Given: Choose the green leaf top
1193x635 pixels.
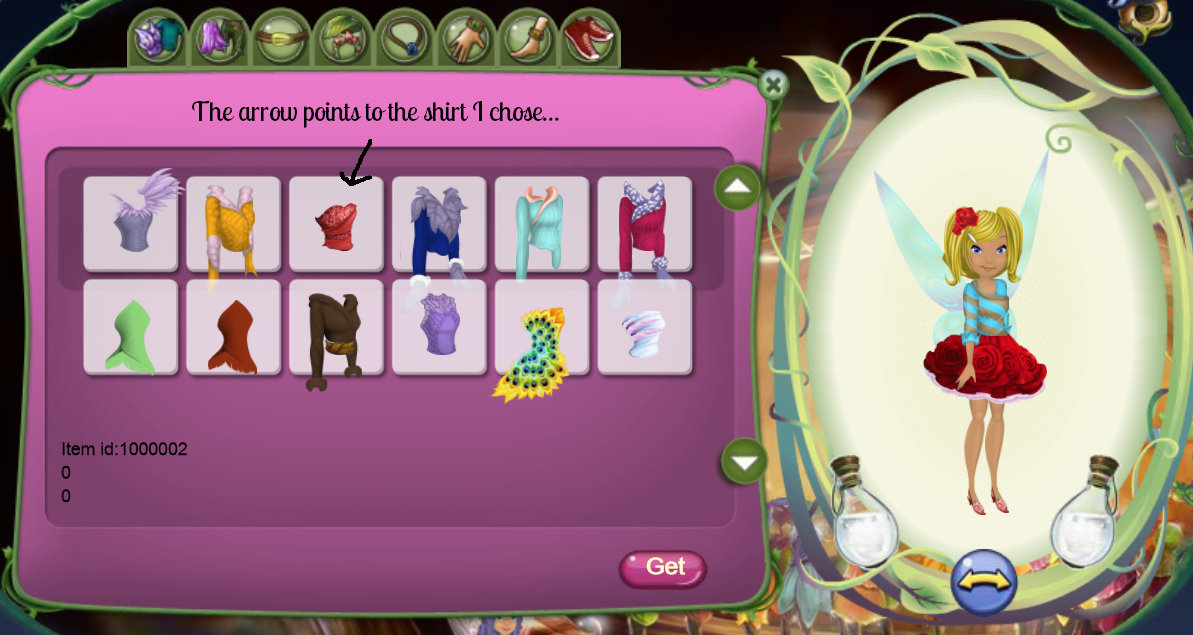Looking at the screenshot, I should pos(130,328).
